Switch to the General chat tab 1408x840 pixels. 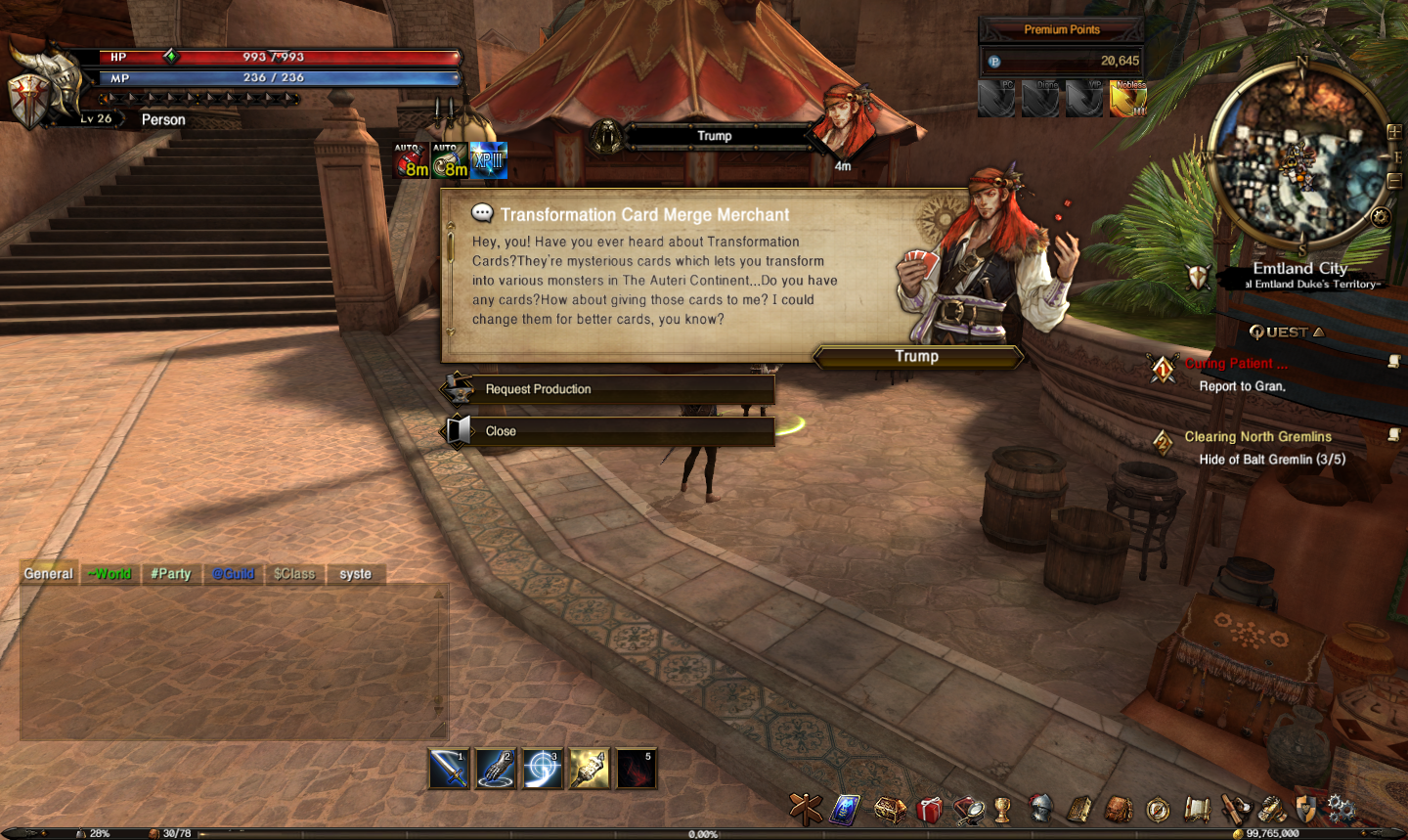tap(48, 574)
